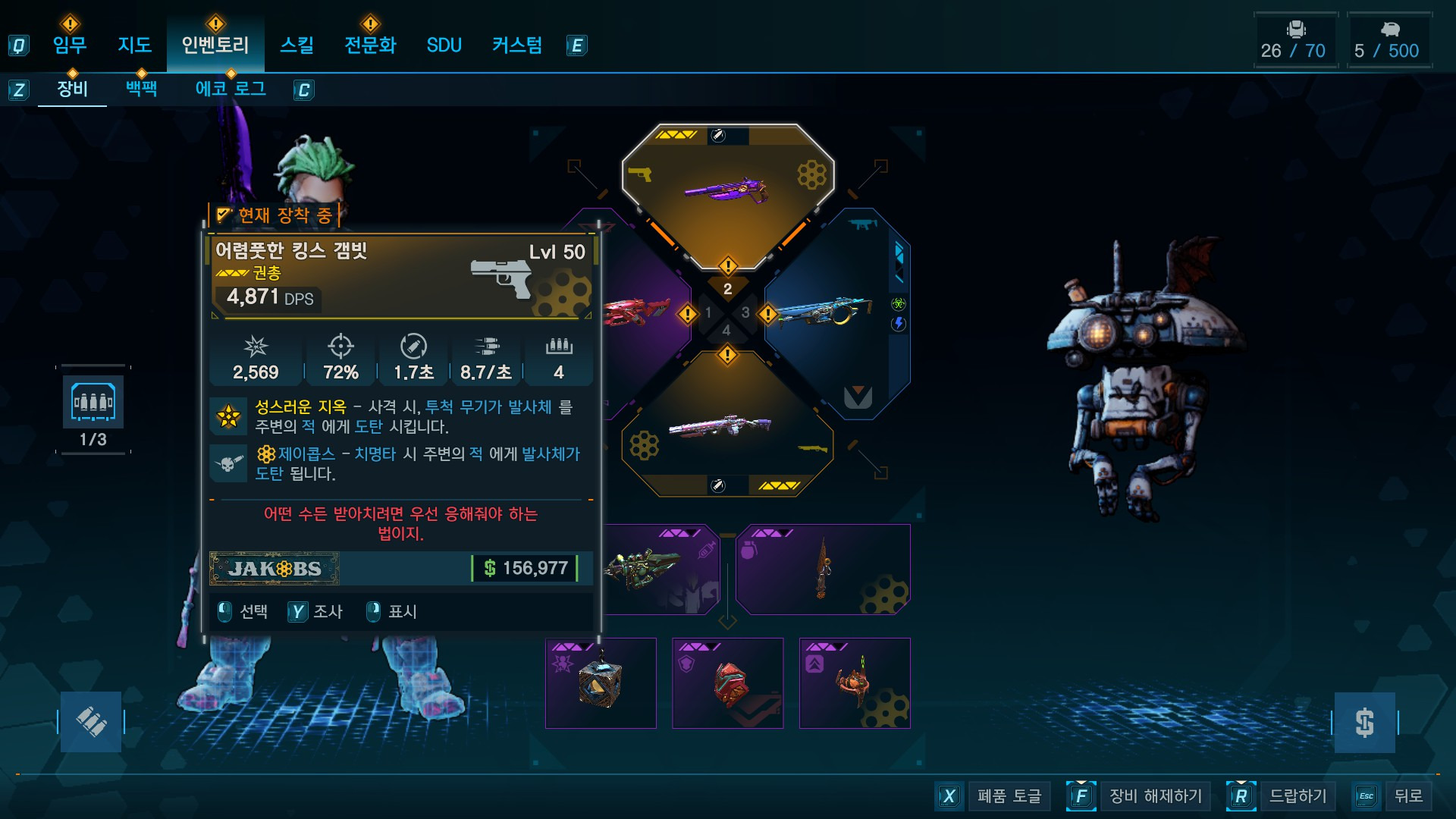Open the ammo bullets button at bottom left
1456x819 pixels.
pos(91,722)
